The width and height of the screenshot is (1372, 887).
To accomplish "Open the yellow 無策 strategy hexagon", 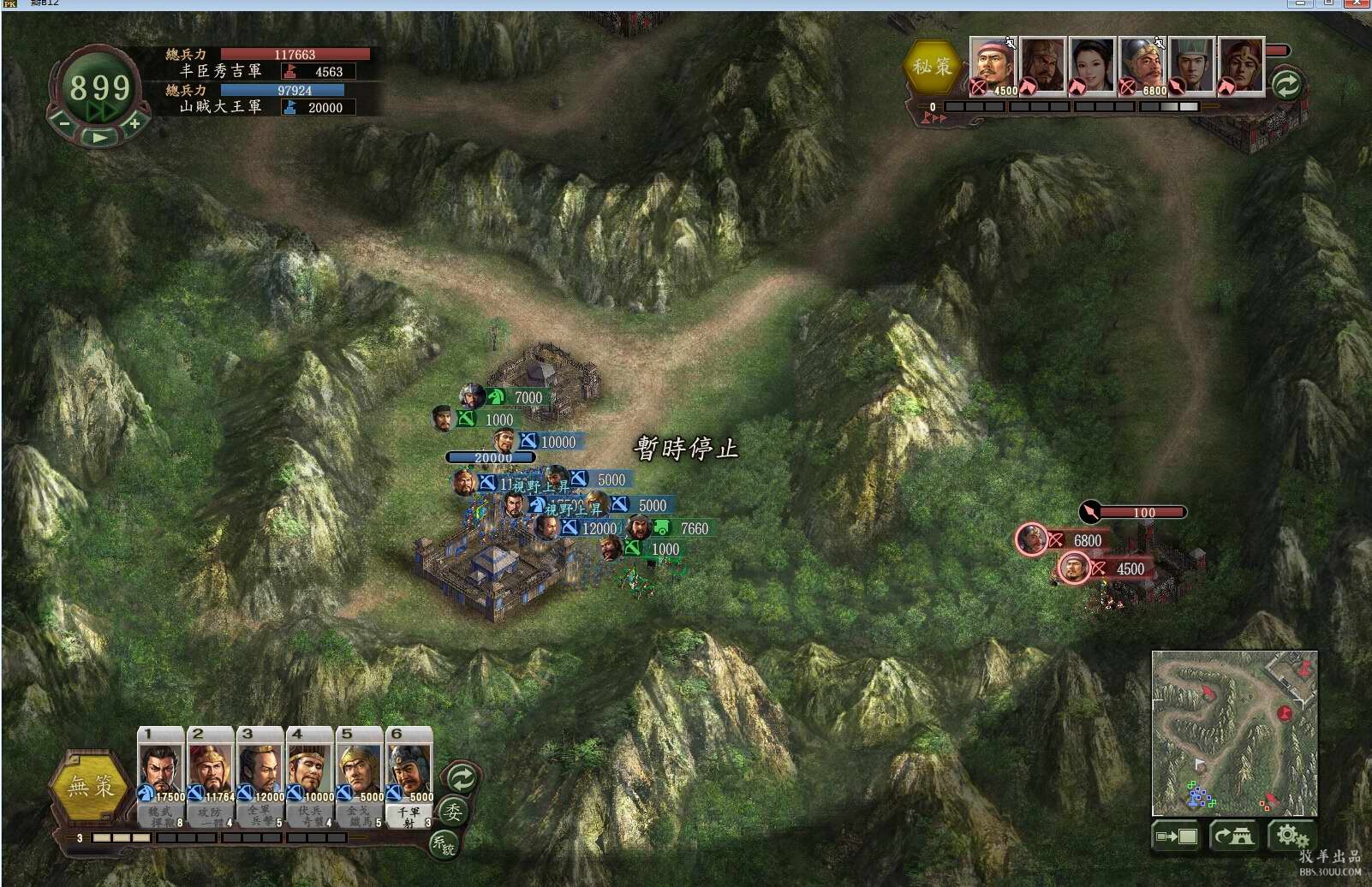I will pos(92,785).
